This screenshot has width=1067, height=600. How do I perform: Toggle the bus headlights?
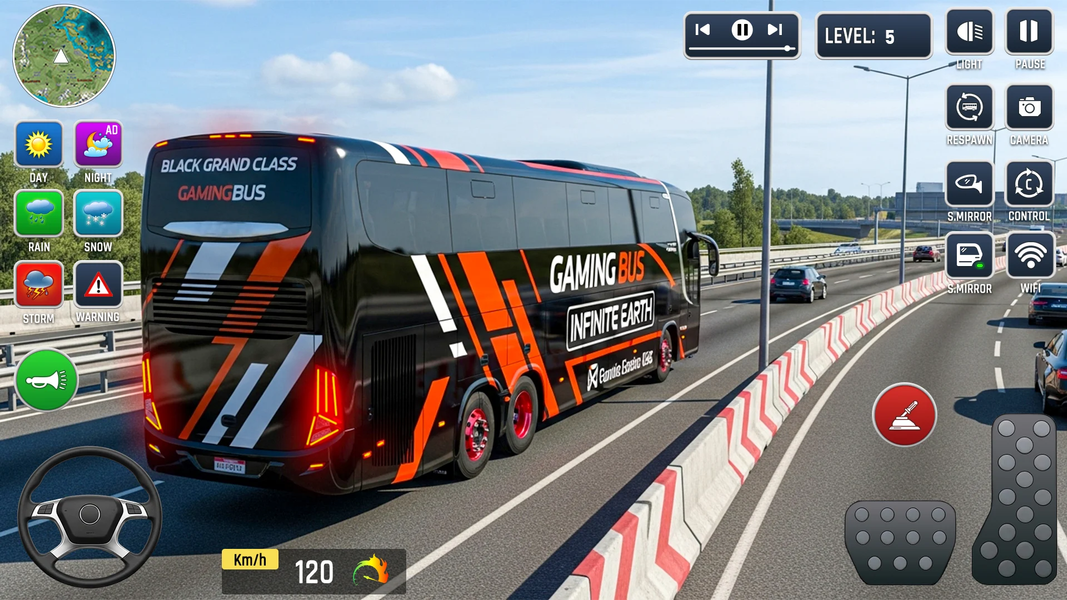point(969,32)
